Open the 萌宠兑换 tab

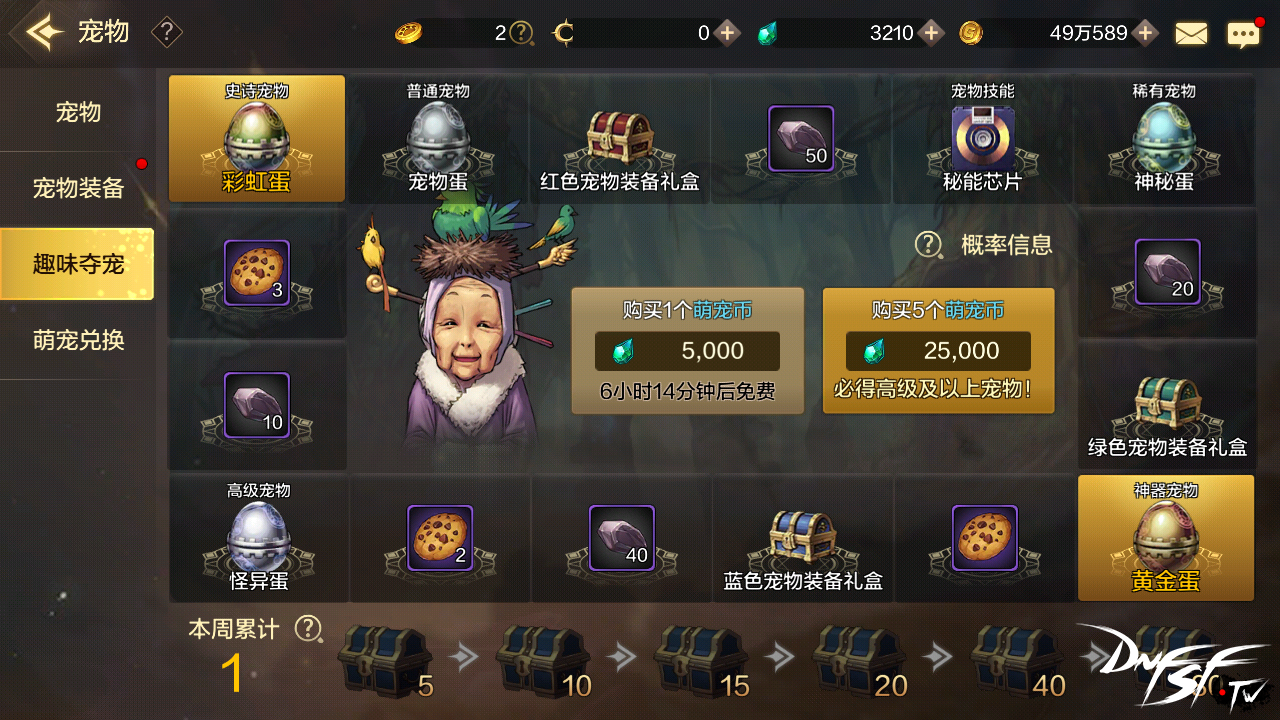coord(78,340)
